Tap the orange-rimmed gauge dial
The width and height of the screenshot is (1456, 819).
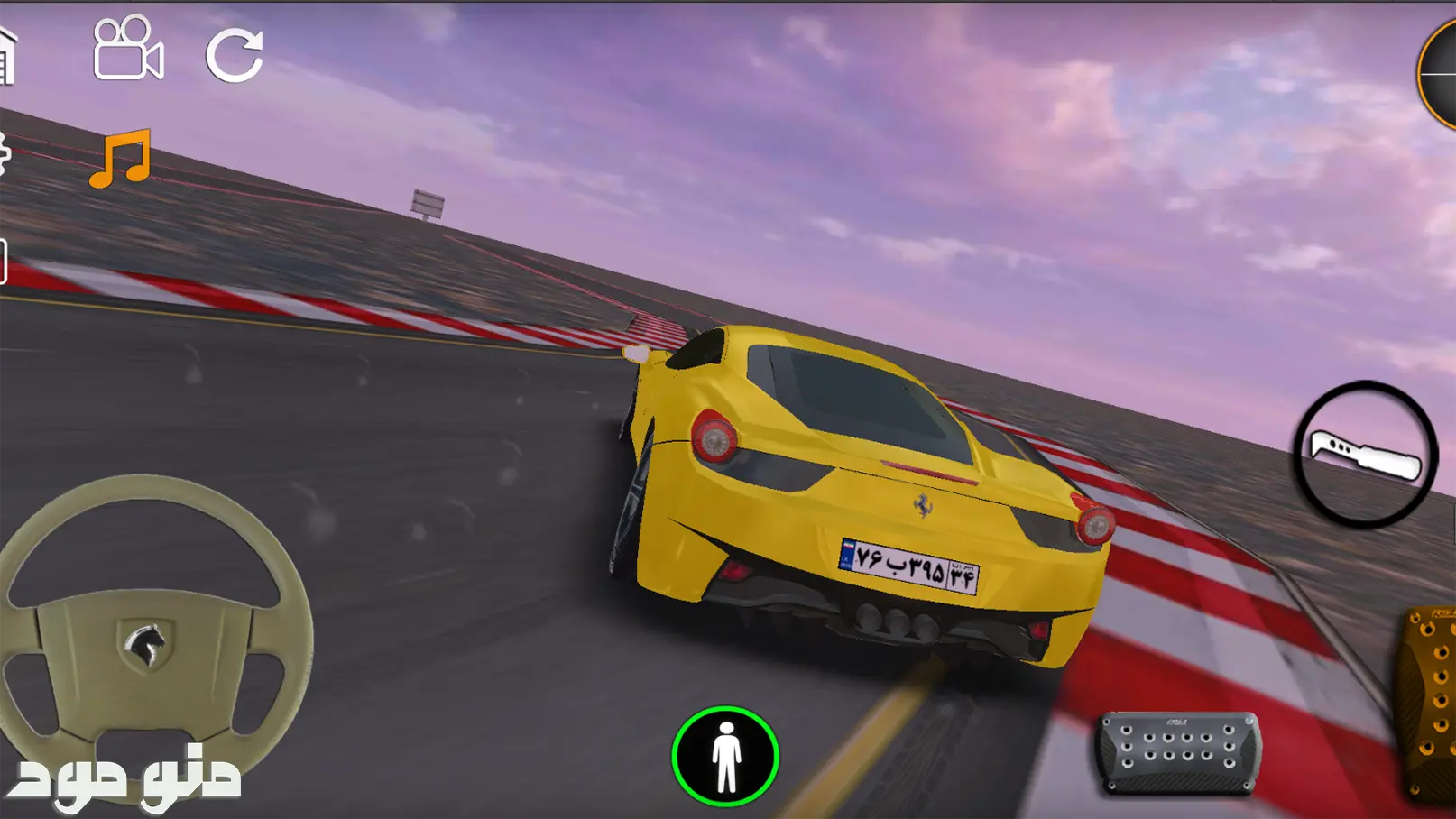point(1440,74)
